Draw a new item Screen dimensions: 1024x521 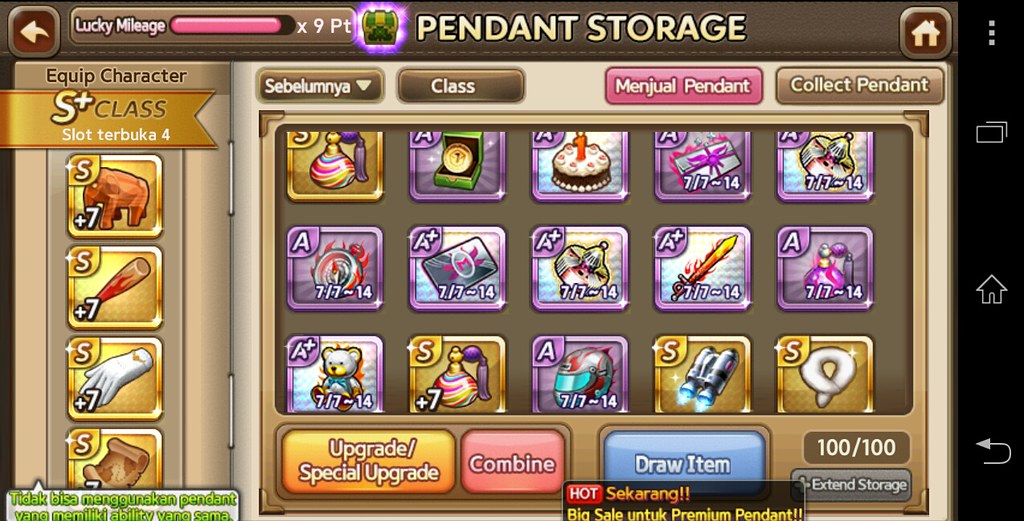683,464
